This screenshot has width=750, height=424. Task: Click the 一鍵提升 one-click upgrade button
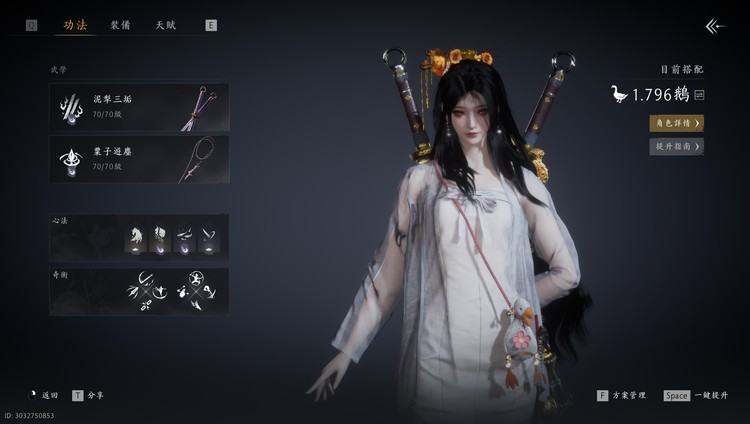(695, 395)
